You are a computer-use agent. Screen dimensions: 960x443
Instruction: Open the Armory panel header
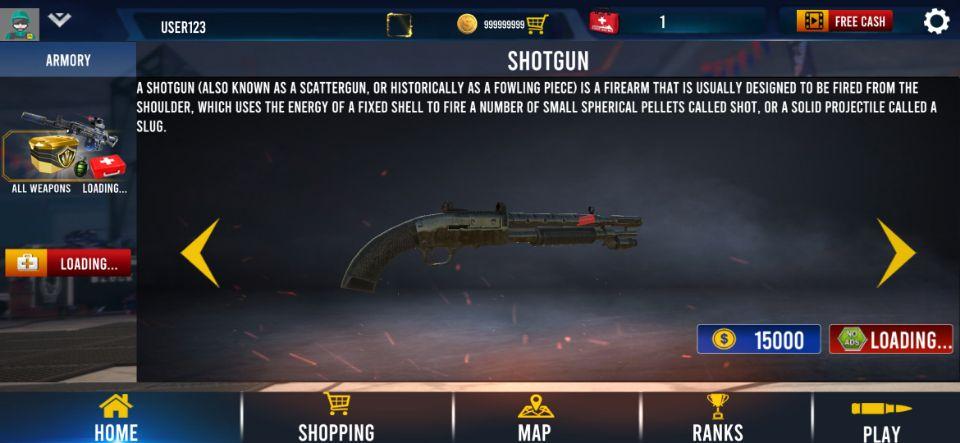68,60
